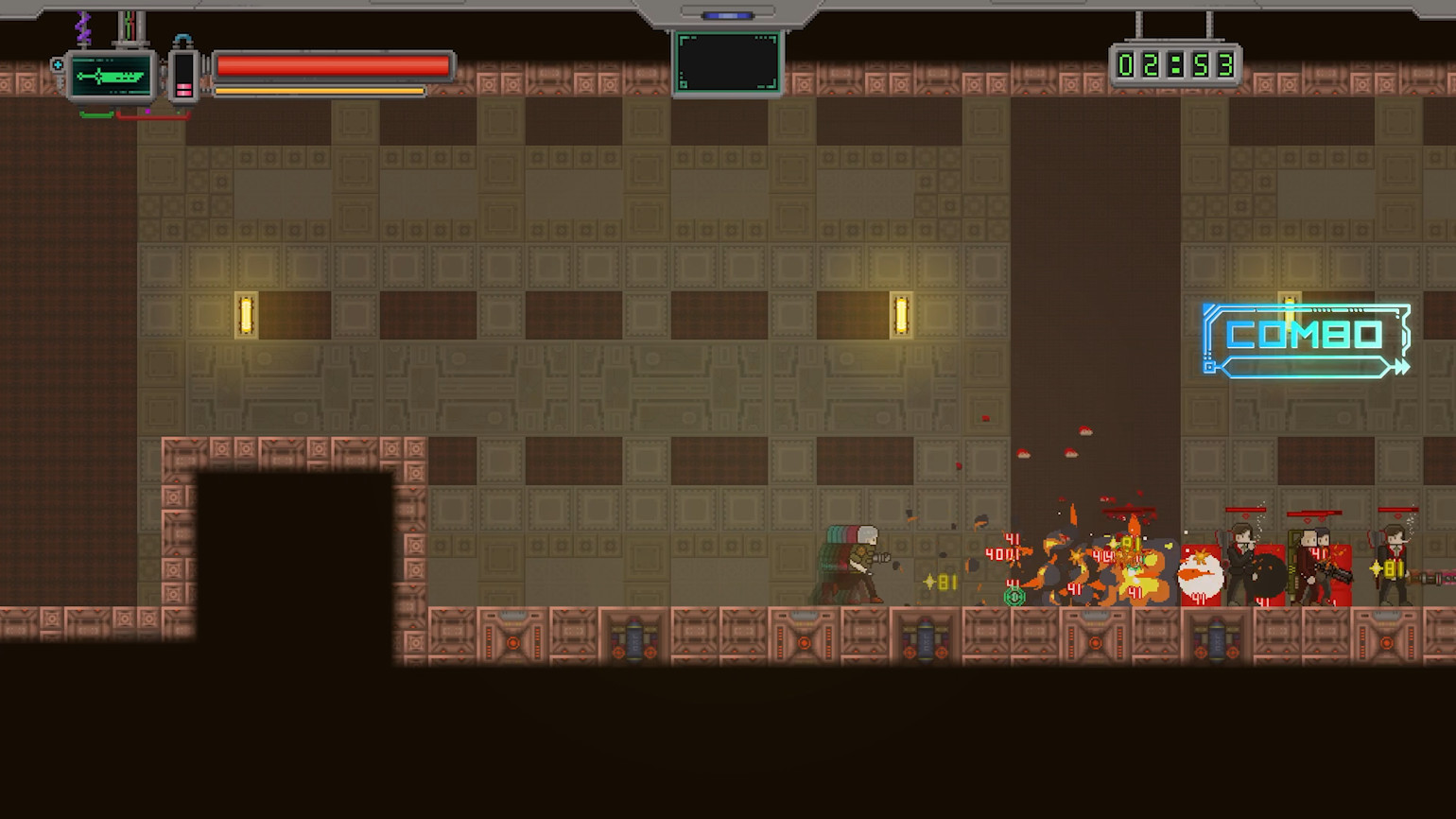Select the green rifle shown on the weapon display

(x=109, y=75)
